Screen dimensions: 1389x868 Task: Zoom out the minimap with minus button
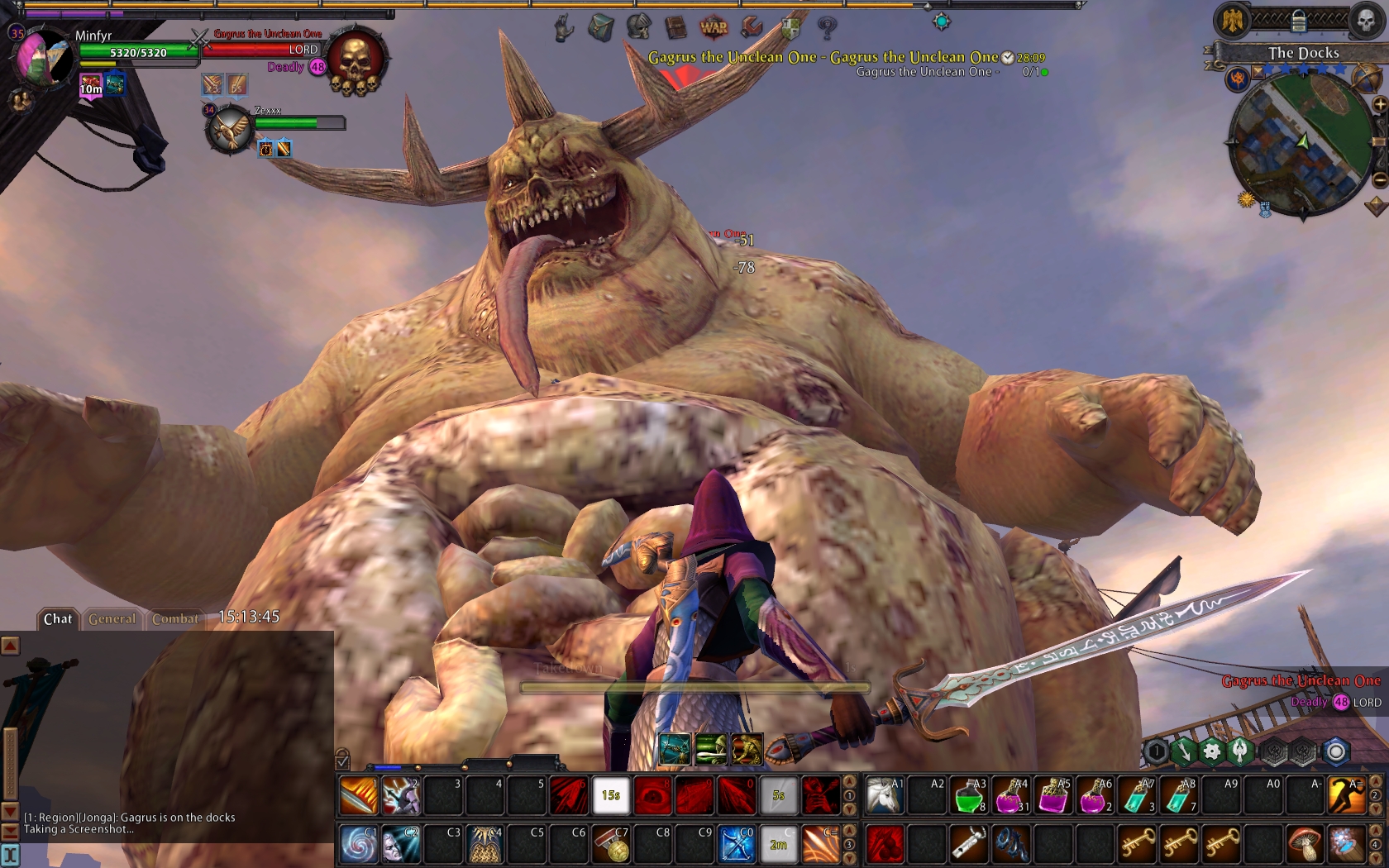pyautogui.click(x=1379, y=179)
